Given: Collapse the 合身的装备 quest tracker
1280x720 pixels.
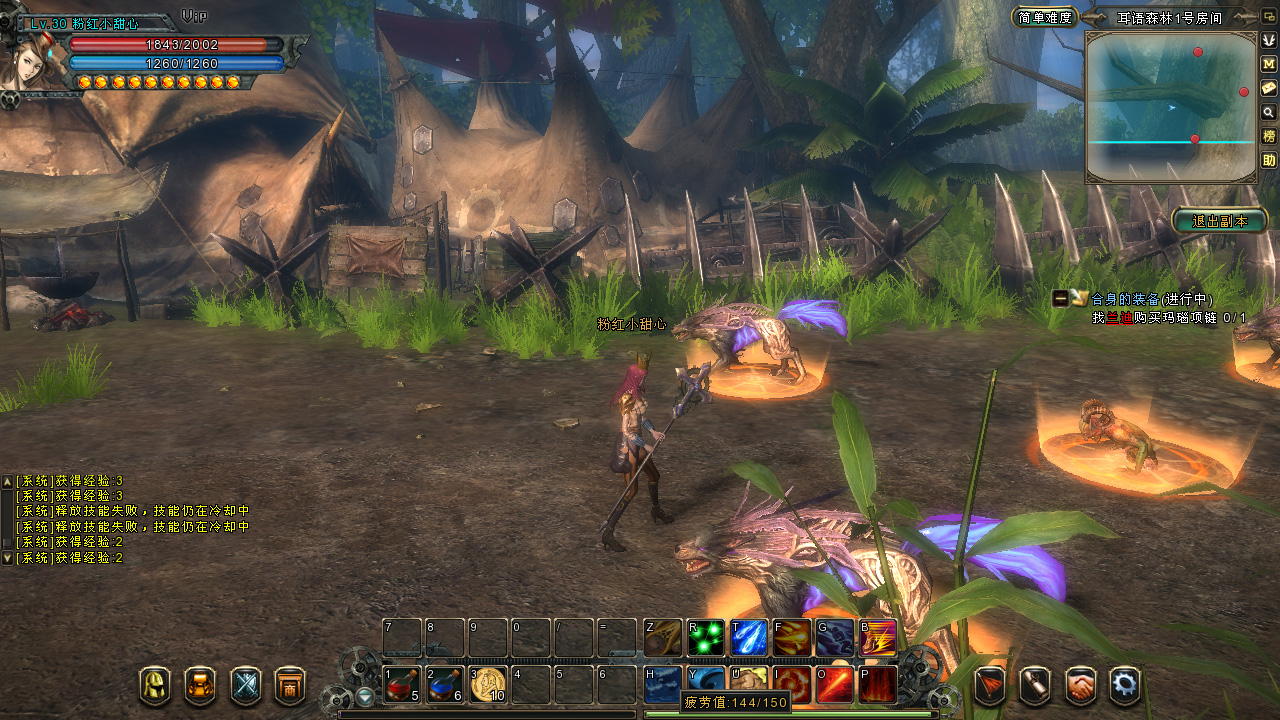Looking at the screenshot, I should [x=1059, y=298].
